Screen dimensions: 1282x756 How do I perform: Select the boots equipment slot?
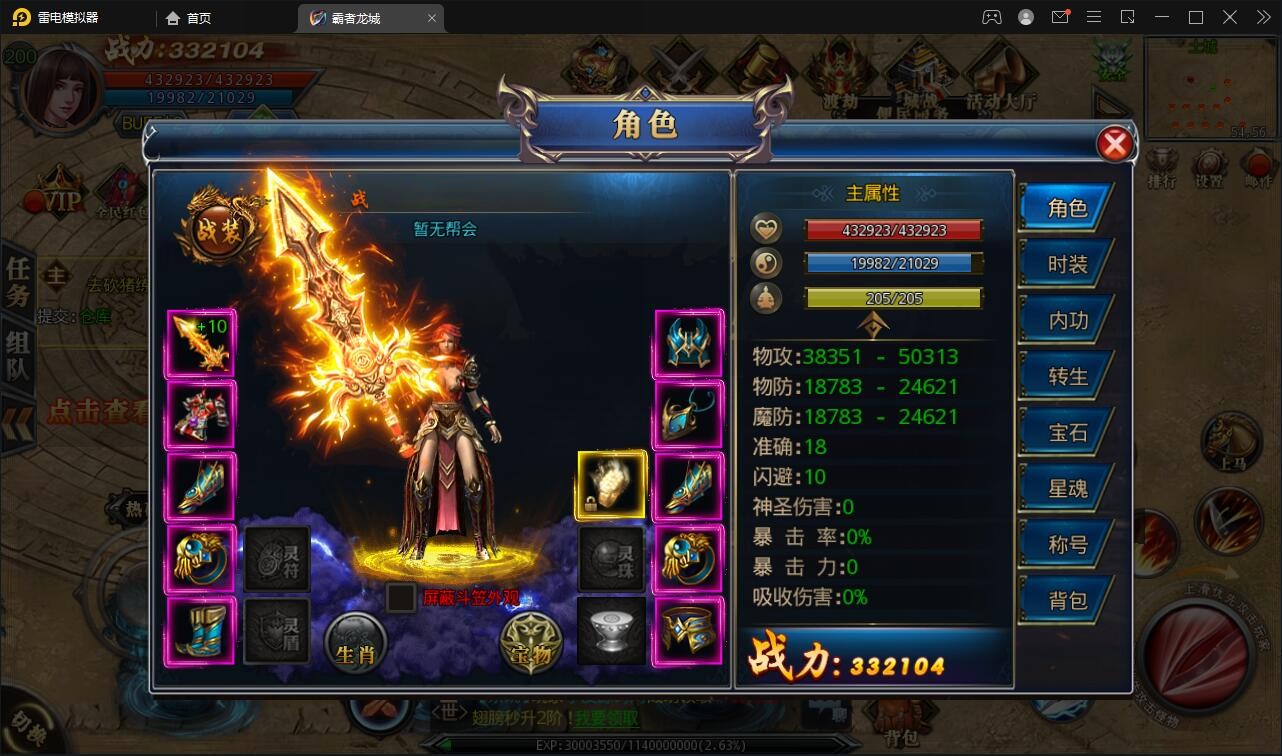200,630
